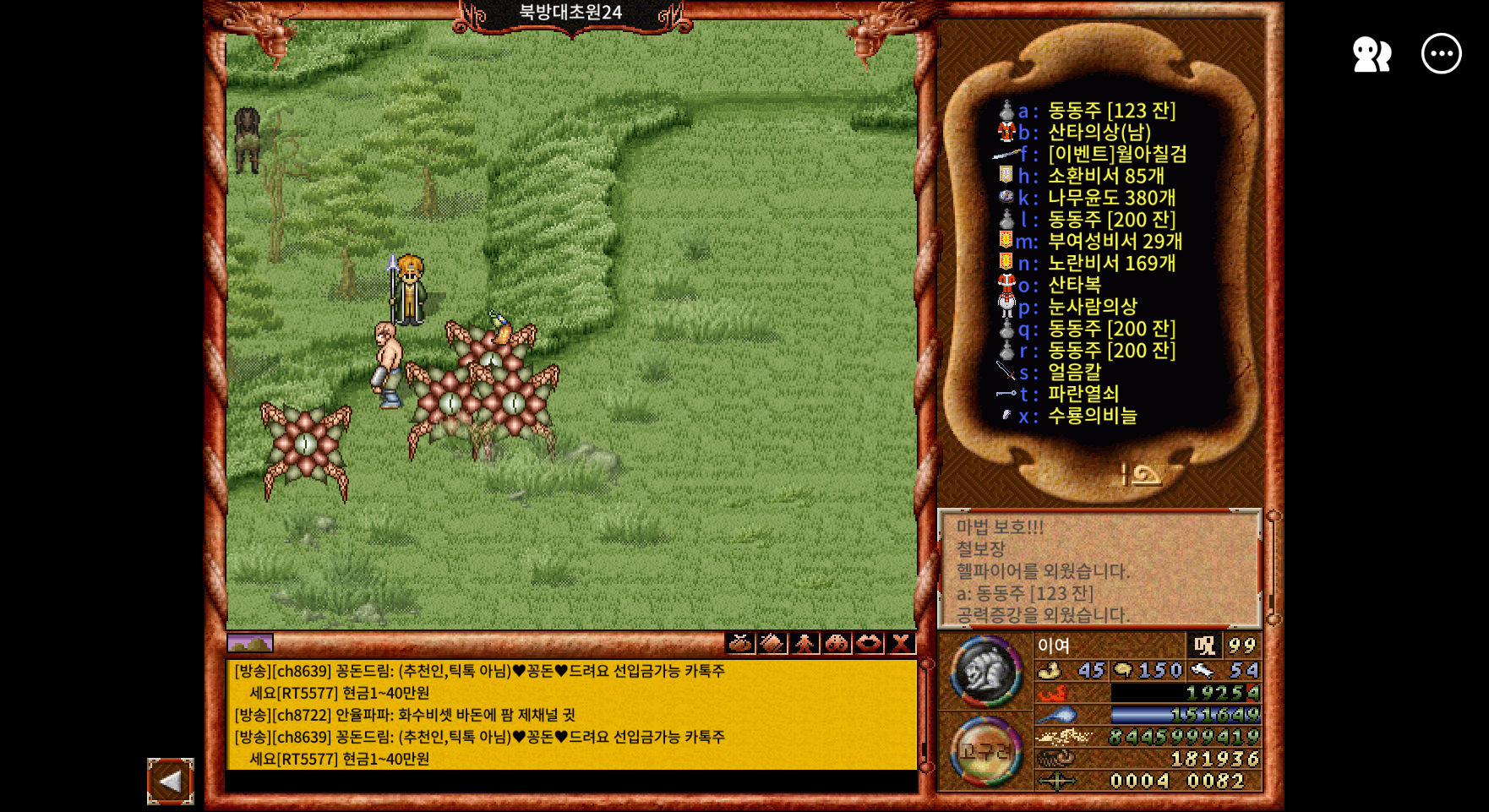The image size is (1489, 812).
Task: Click the 얼음칼 weapon in the inventory
Action: tap(1074, 373)
